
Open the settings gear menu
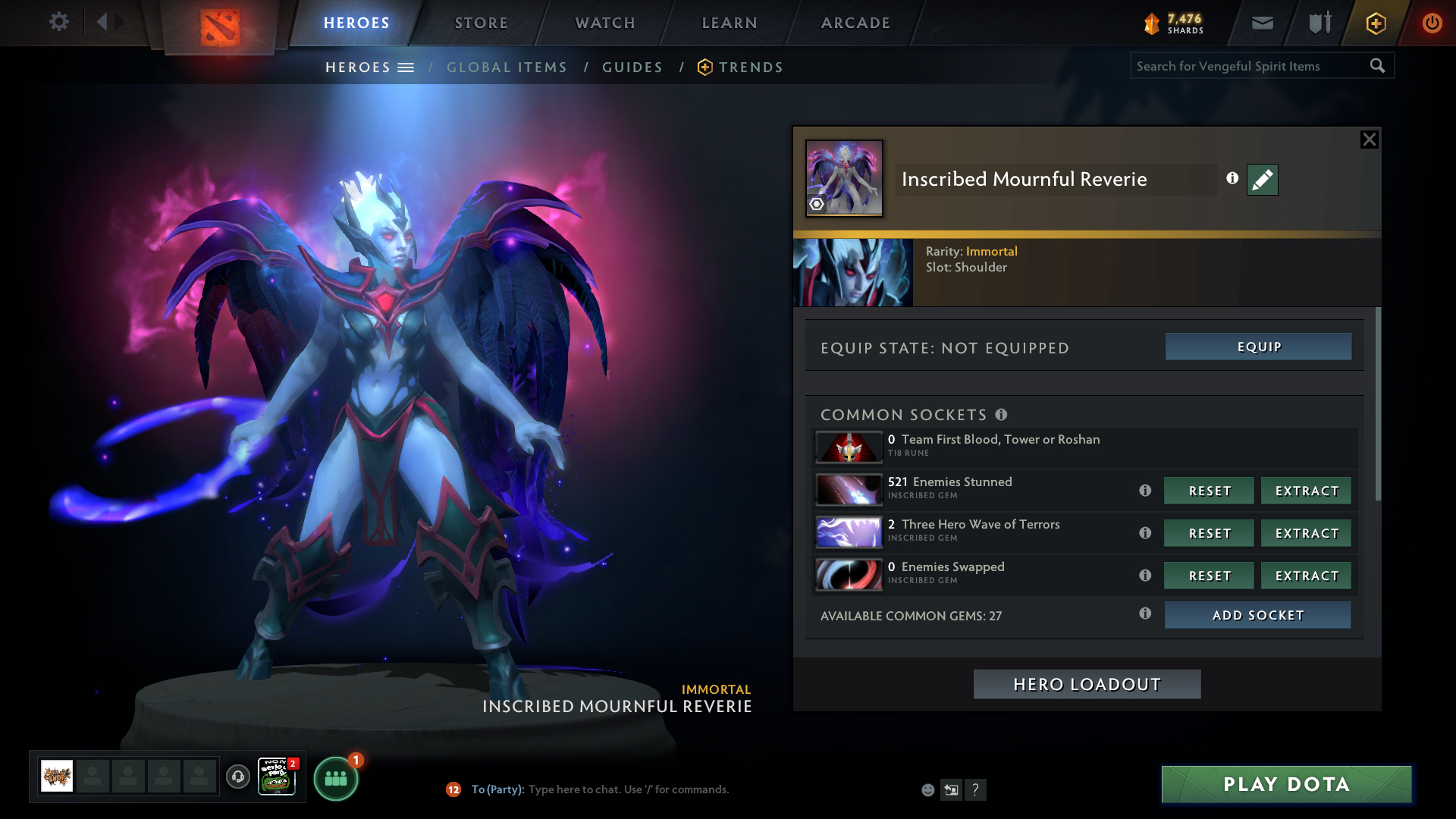(59, 22)
